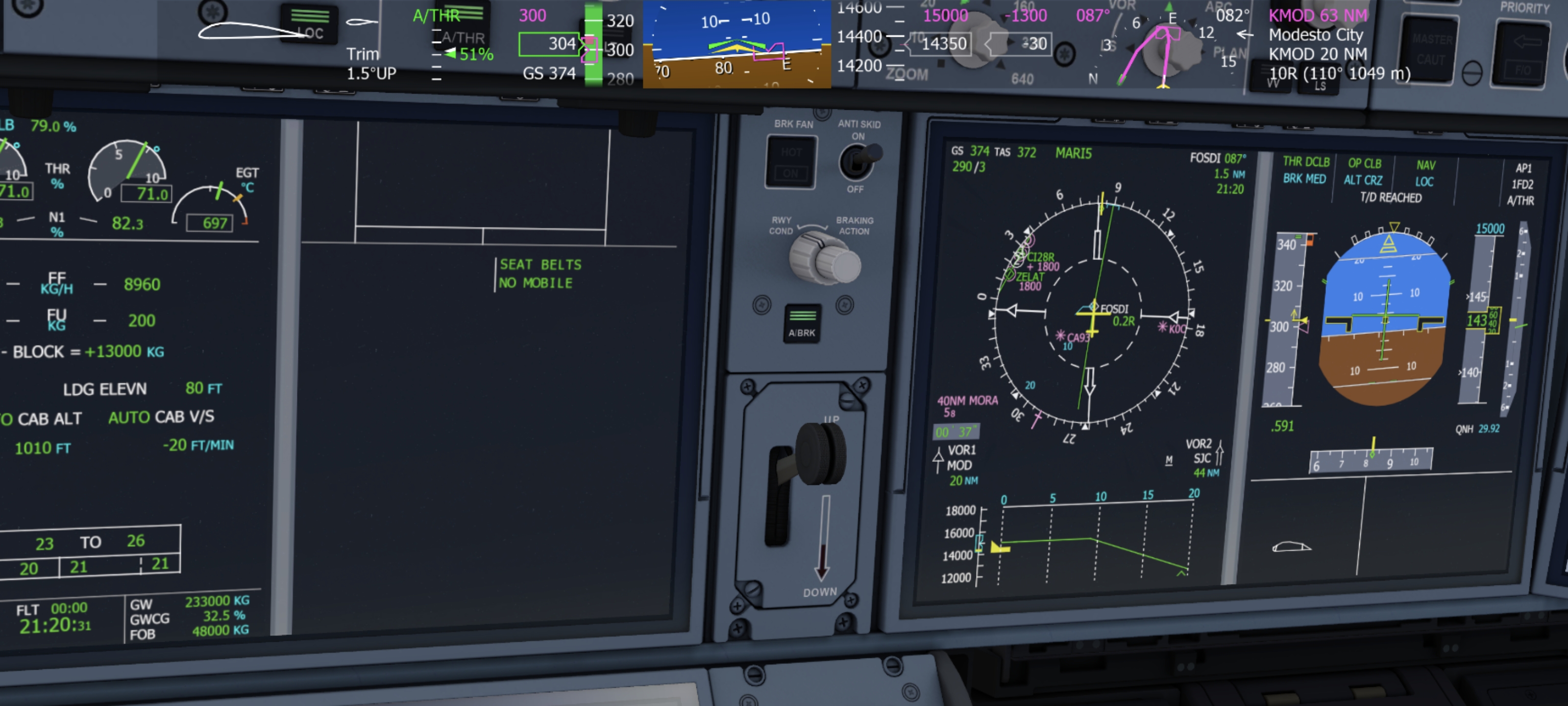Flip the ANTI SKID switch

pyautogui.click(x=857, y=161)
